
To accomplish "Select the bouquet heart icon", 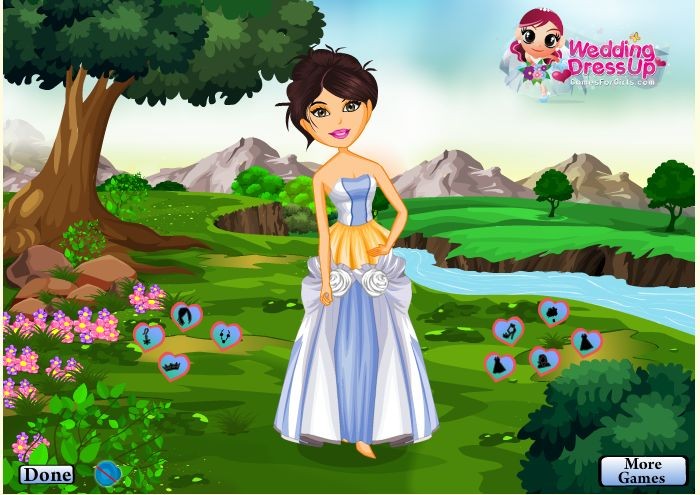I will [553, 312].
